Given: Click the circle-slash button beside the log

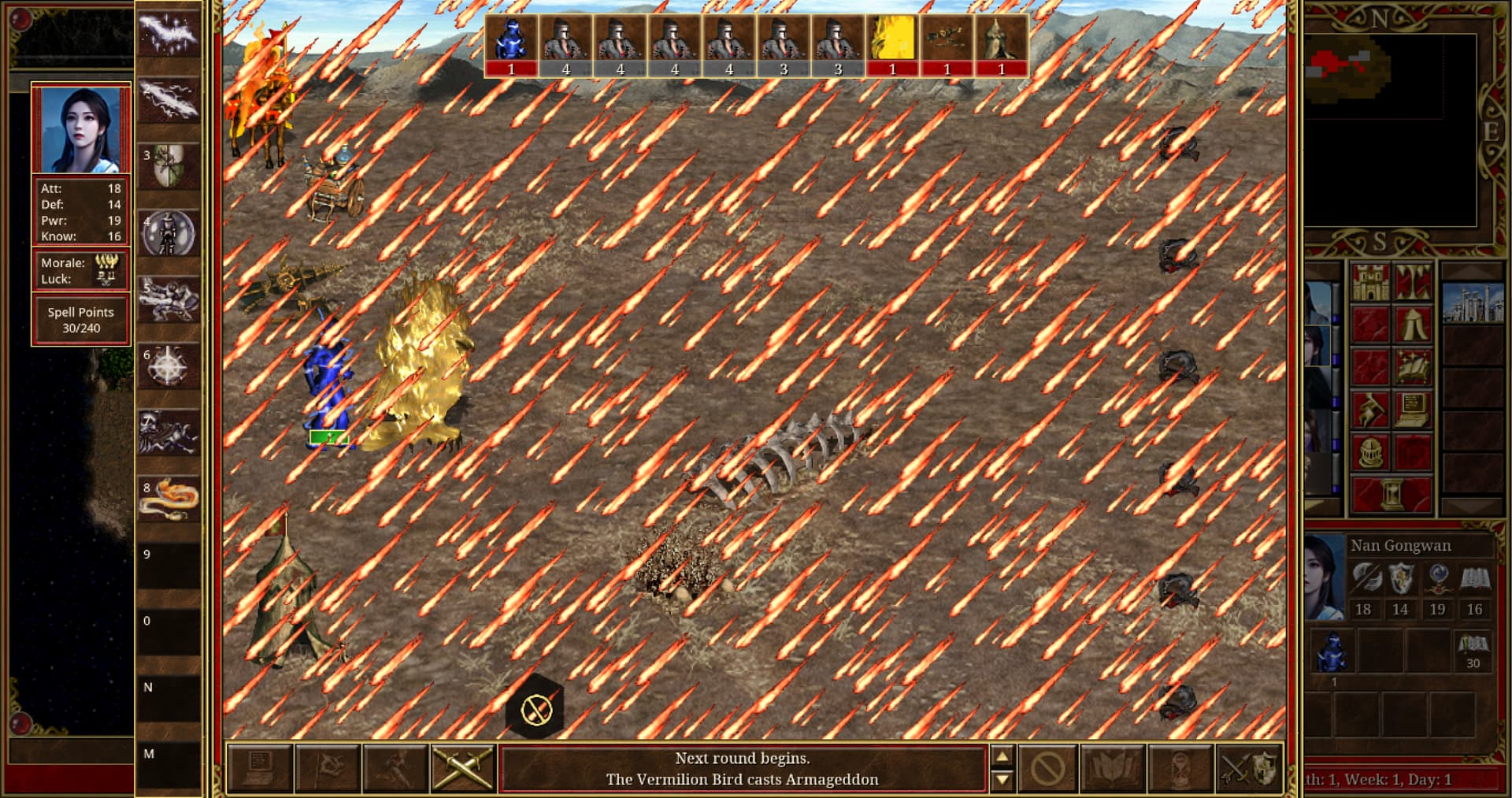Looking at the screenshot, I should pos(1047,767).
